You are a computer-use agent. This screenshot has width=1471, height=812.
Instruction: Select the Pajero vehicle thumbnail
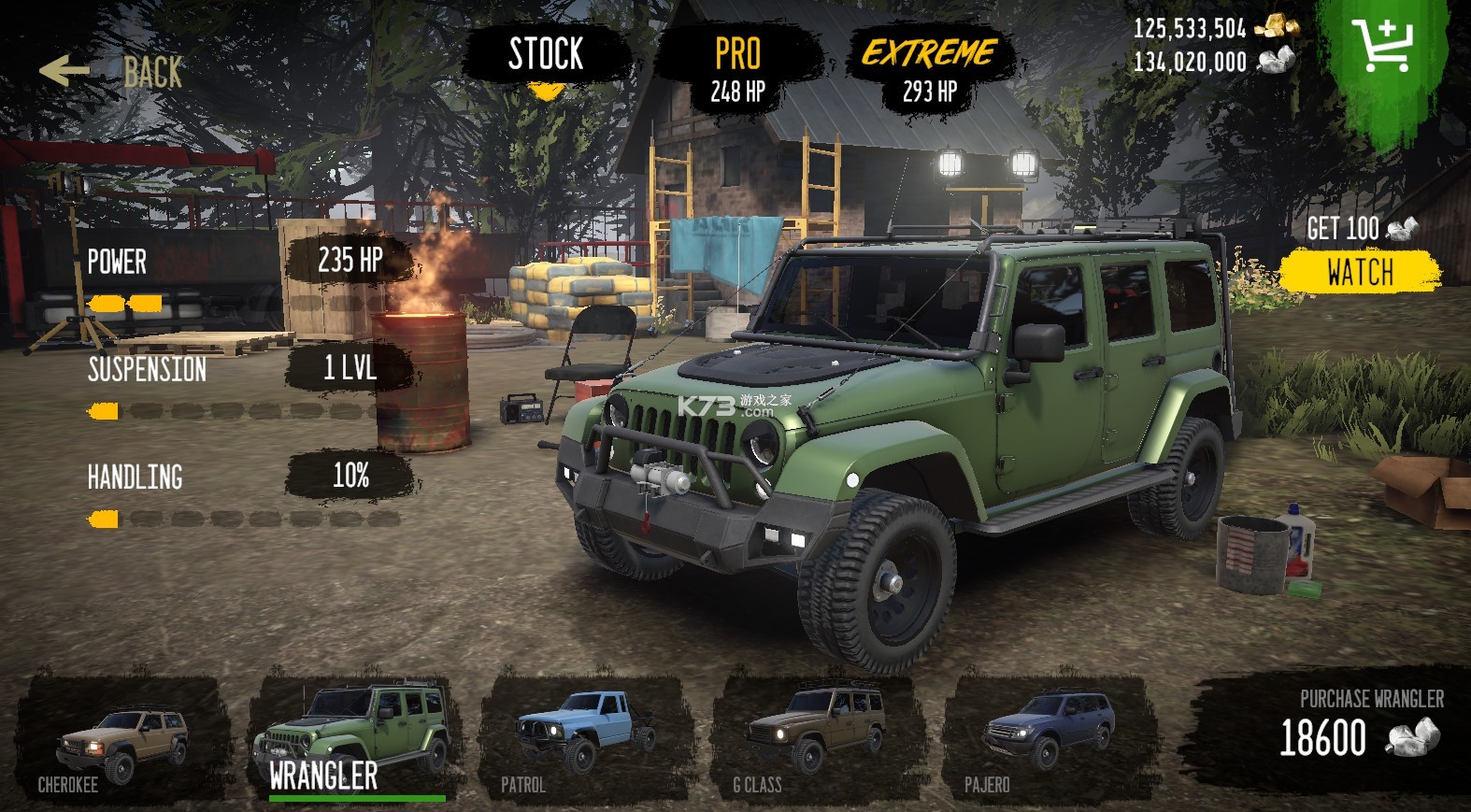[1047, 740]
